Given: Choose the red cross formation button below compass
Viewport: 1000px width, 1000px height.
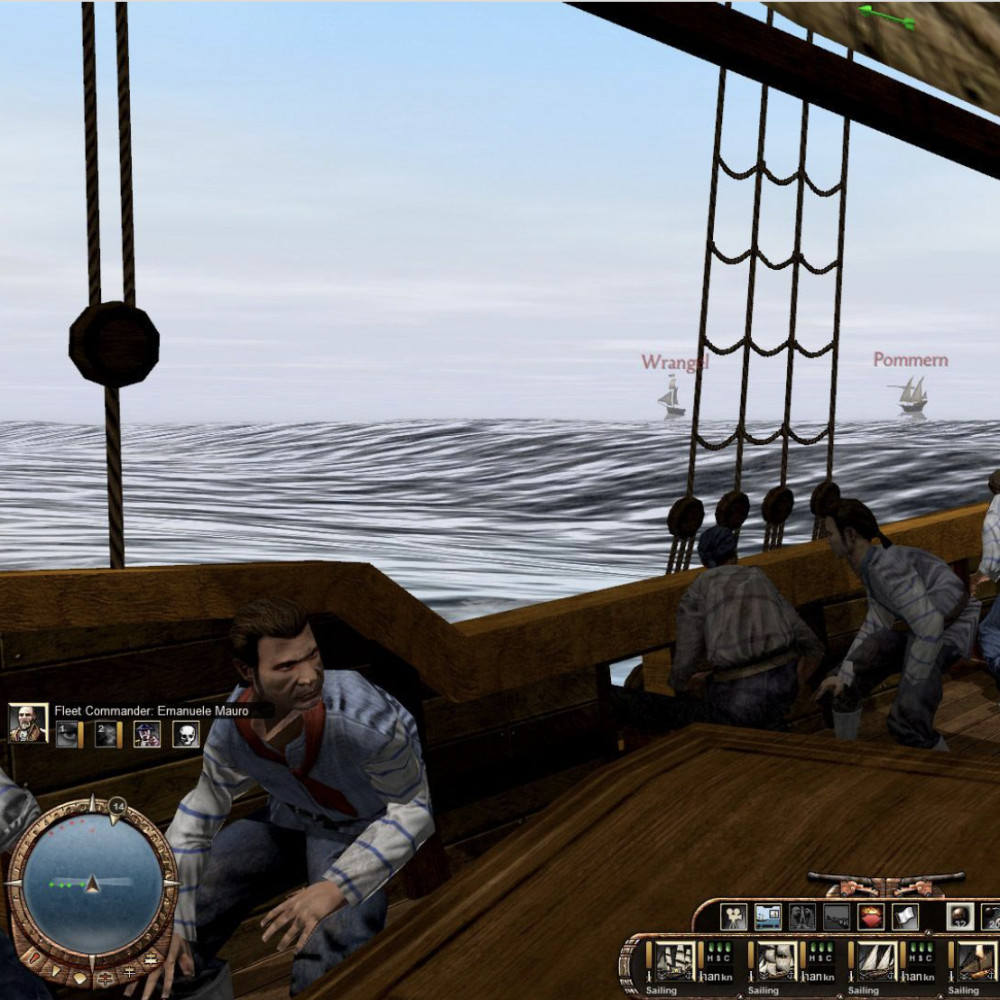Looking at the screenshot, I should tap(105, 975).
